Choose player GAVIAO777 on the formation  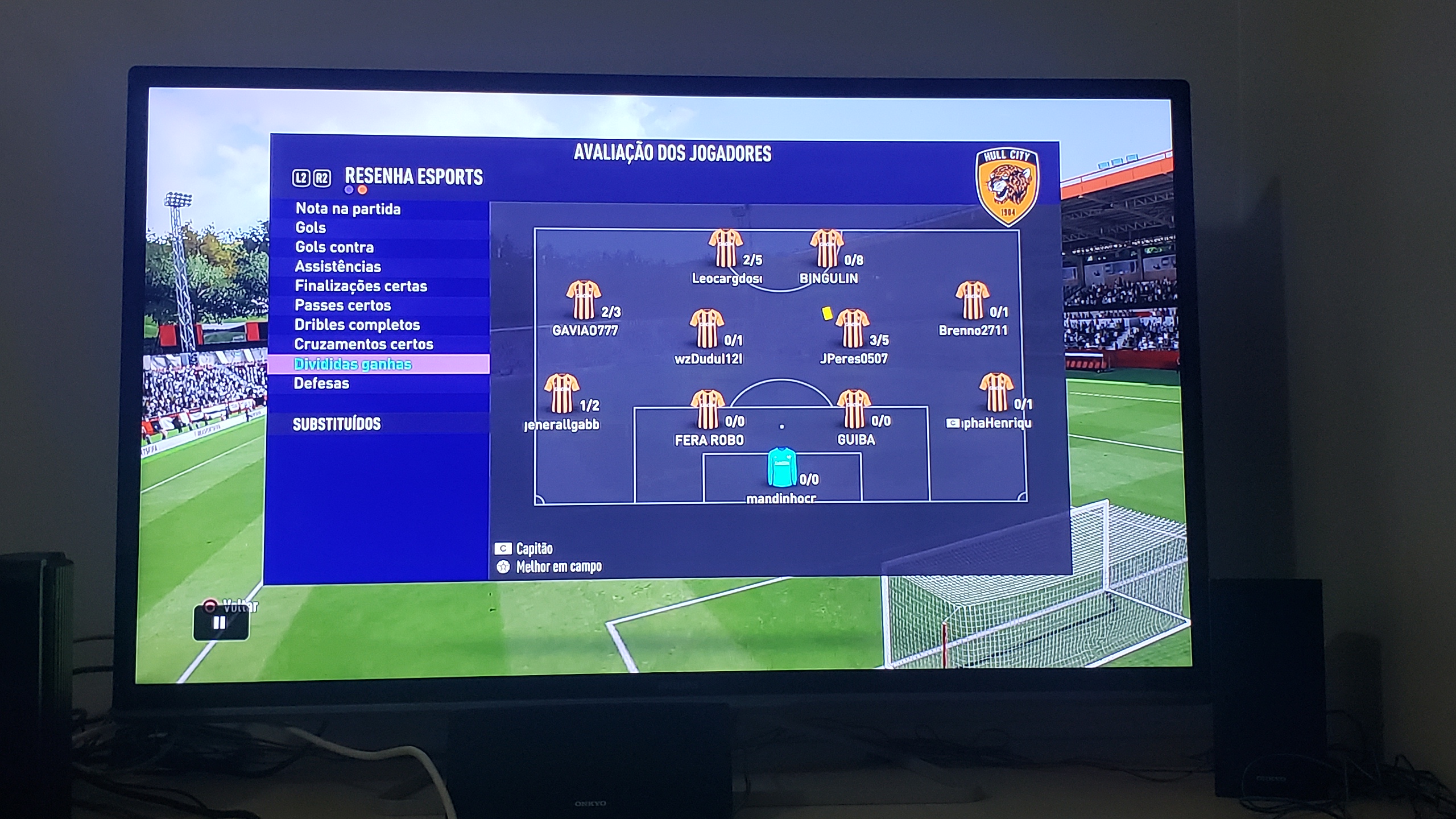pyautogui.click(x=584, y=300)
